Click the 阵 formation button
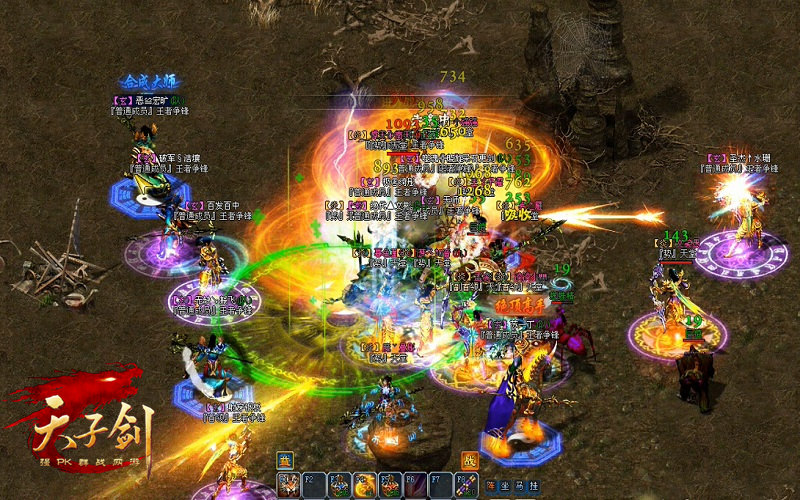This screenshot has height=500, width=800. tap(491, 485)
